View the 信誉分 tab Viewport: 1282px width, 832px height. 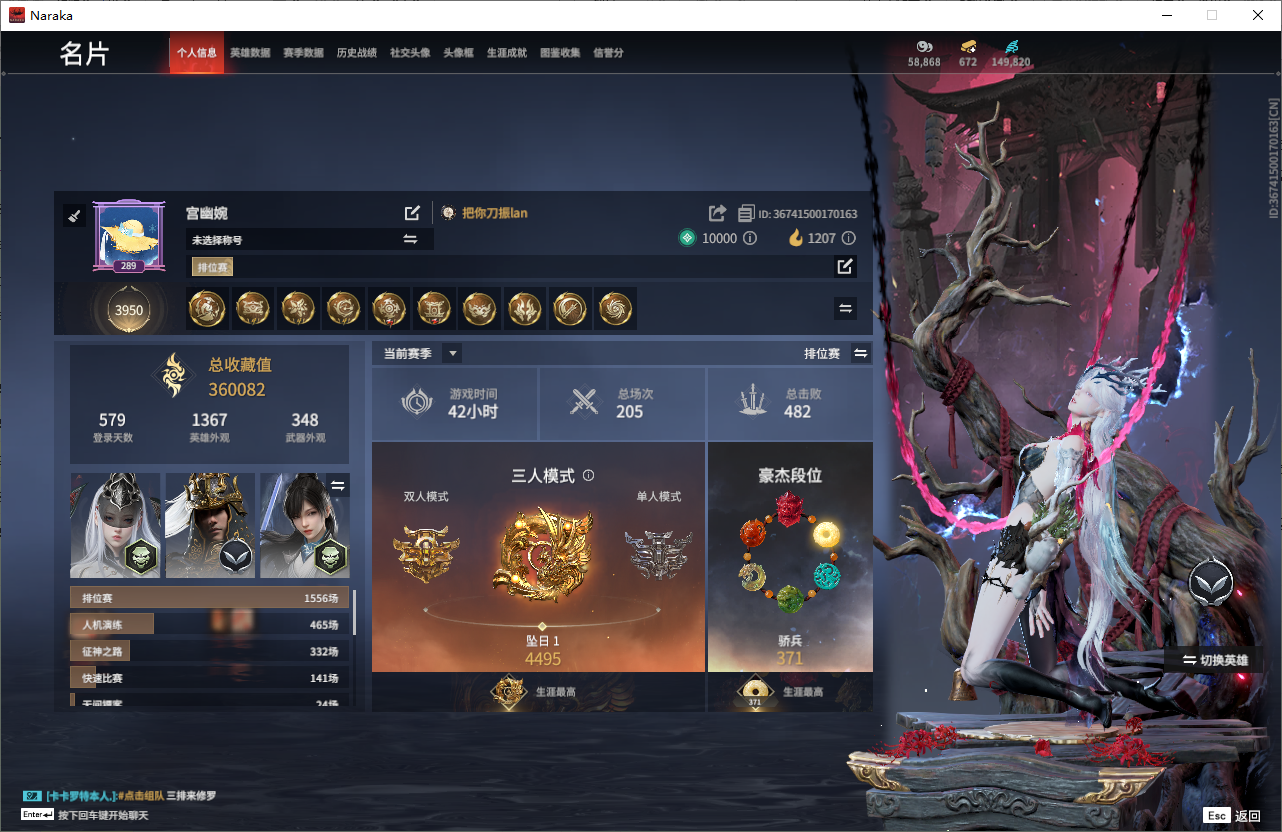(x=608, y=53)
